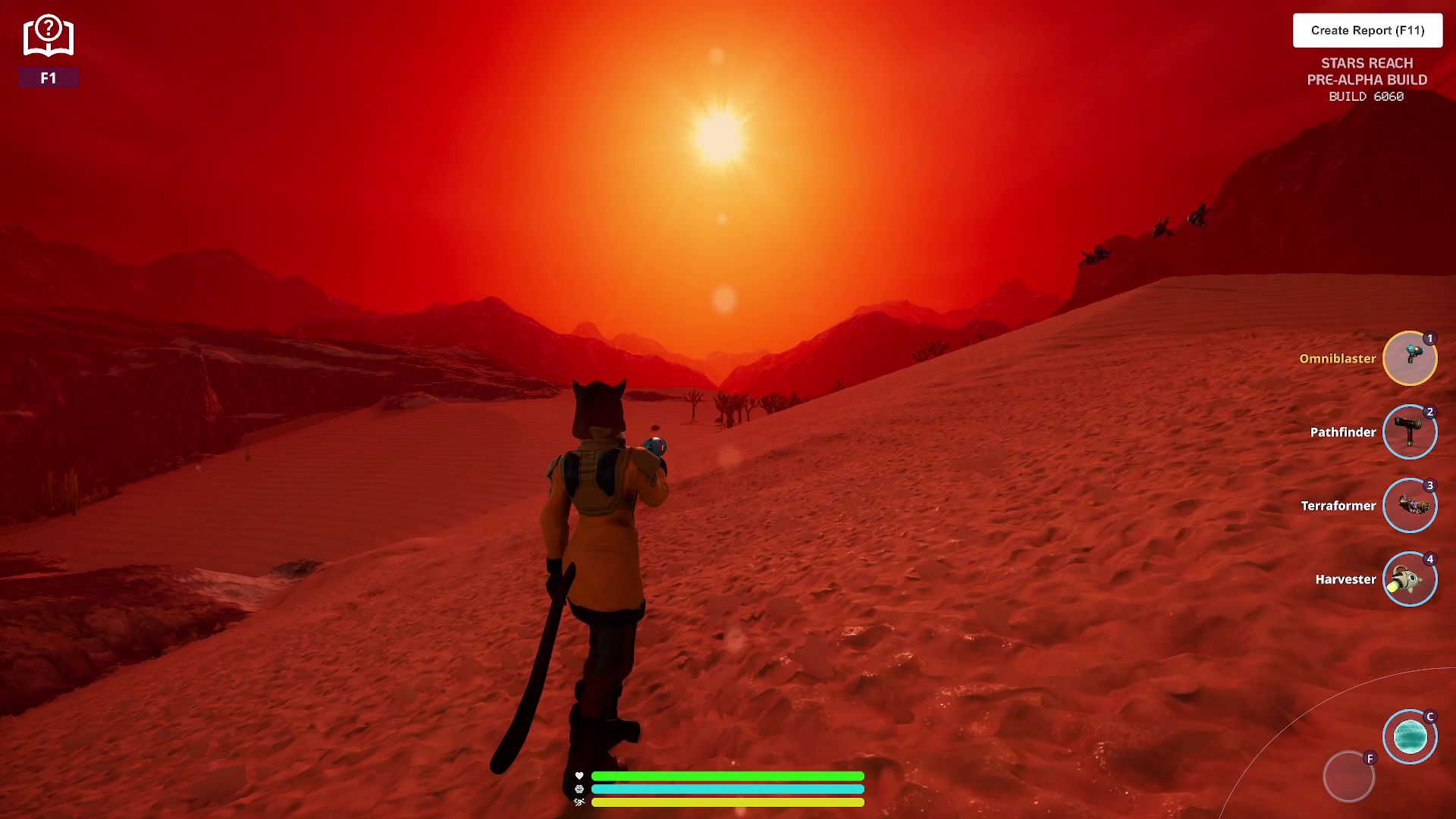Choose the Harvester tool slot

(1410, 579)
